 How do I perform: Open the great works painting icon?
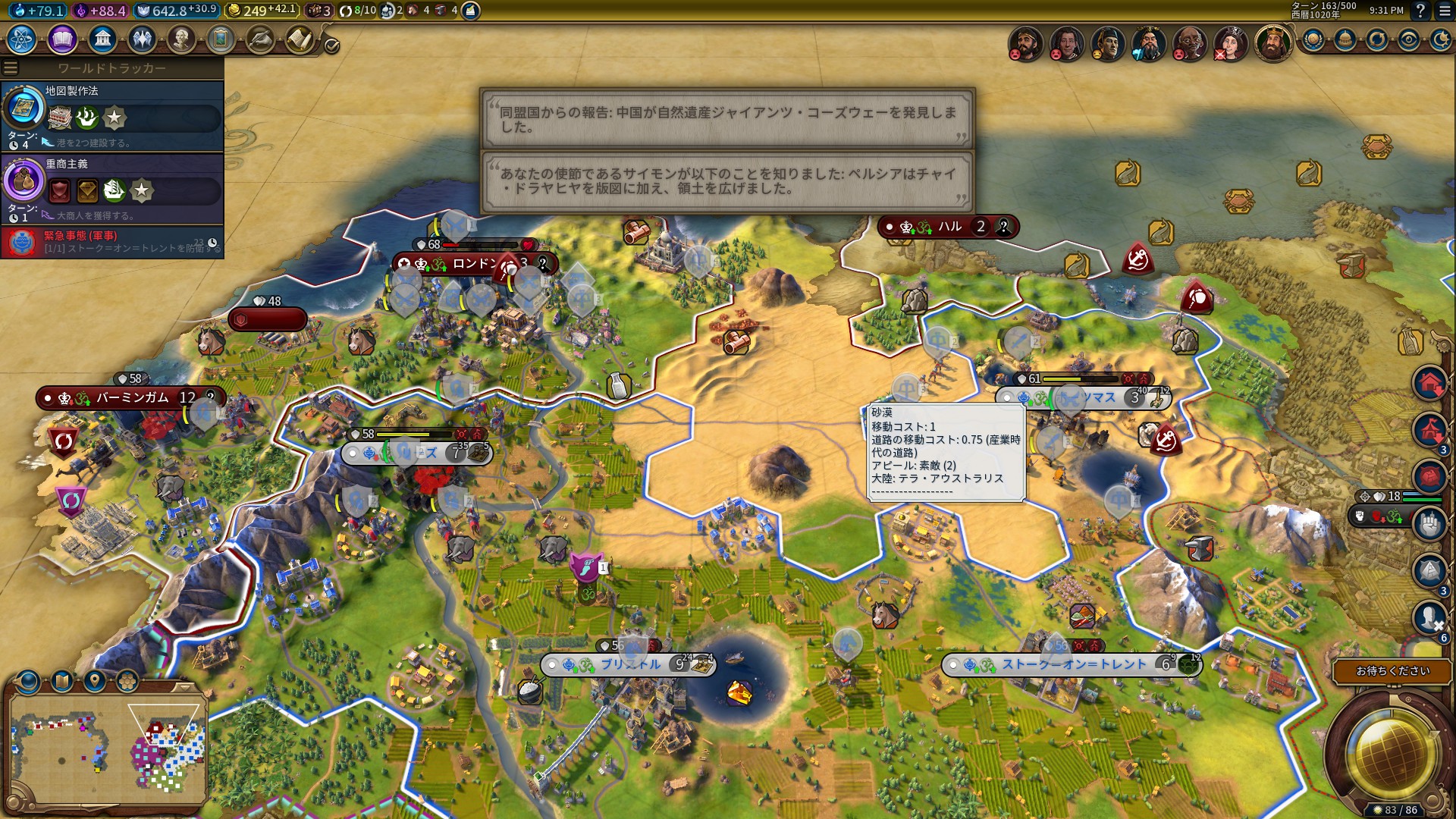pyautogui.click(x=221, y=39)
